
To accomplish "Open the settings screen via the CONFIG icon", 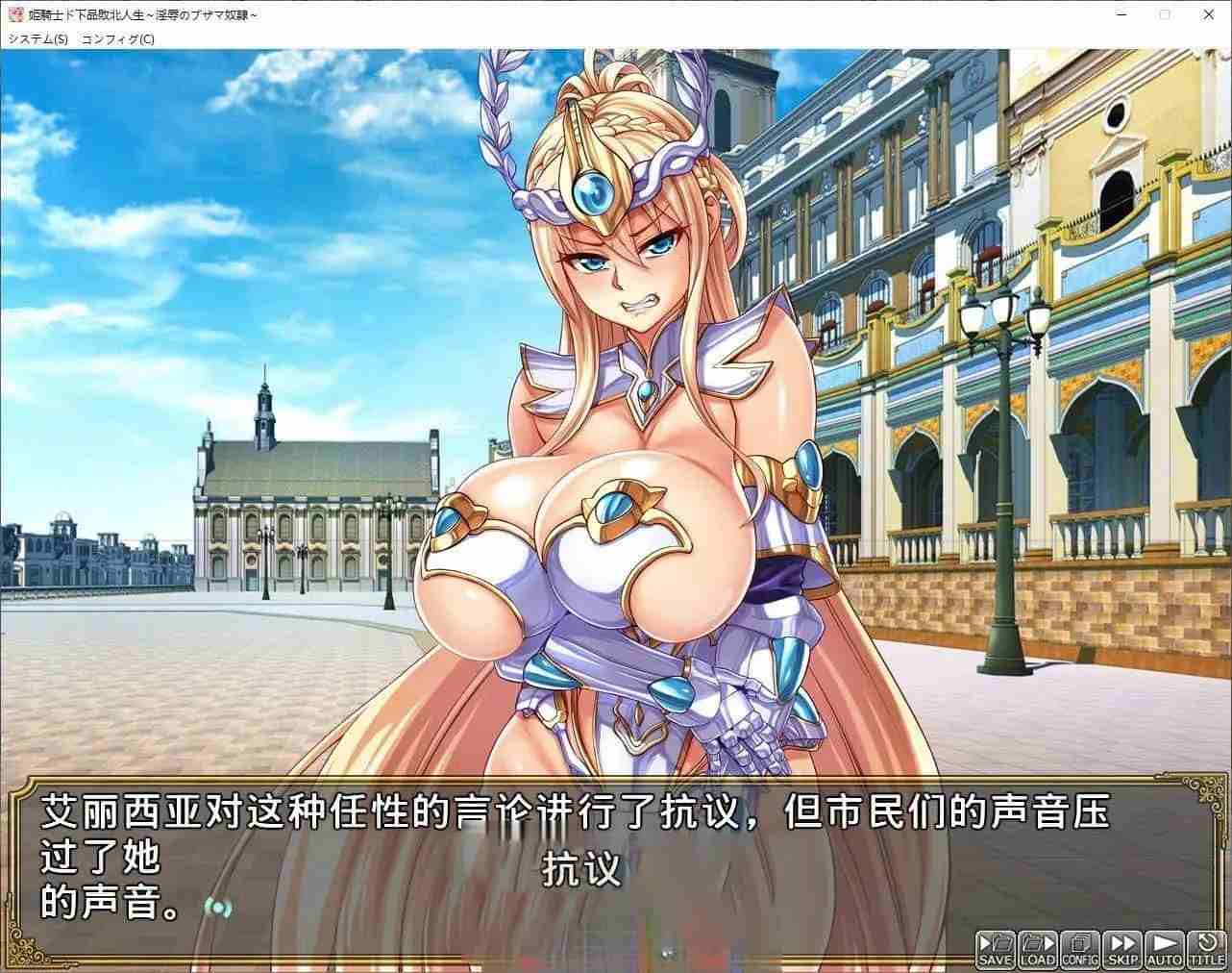I will coord(1079,950).
